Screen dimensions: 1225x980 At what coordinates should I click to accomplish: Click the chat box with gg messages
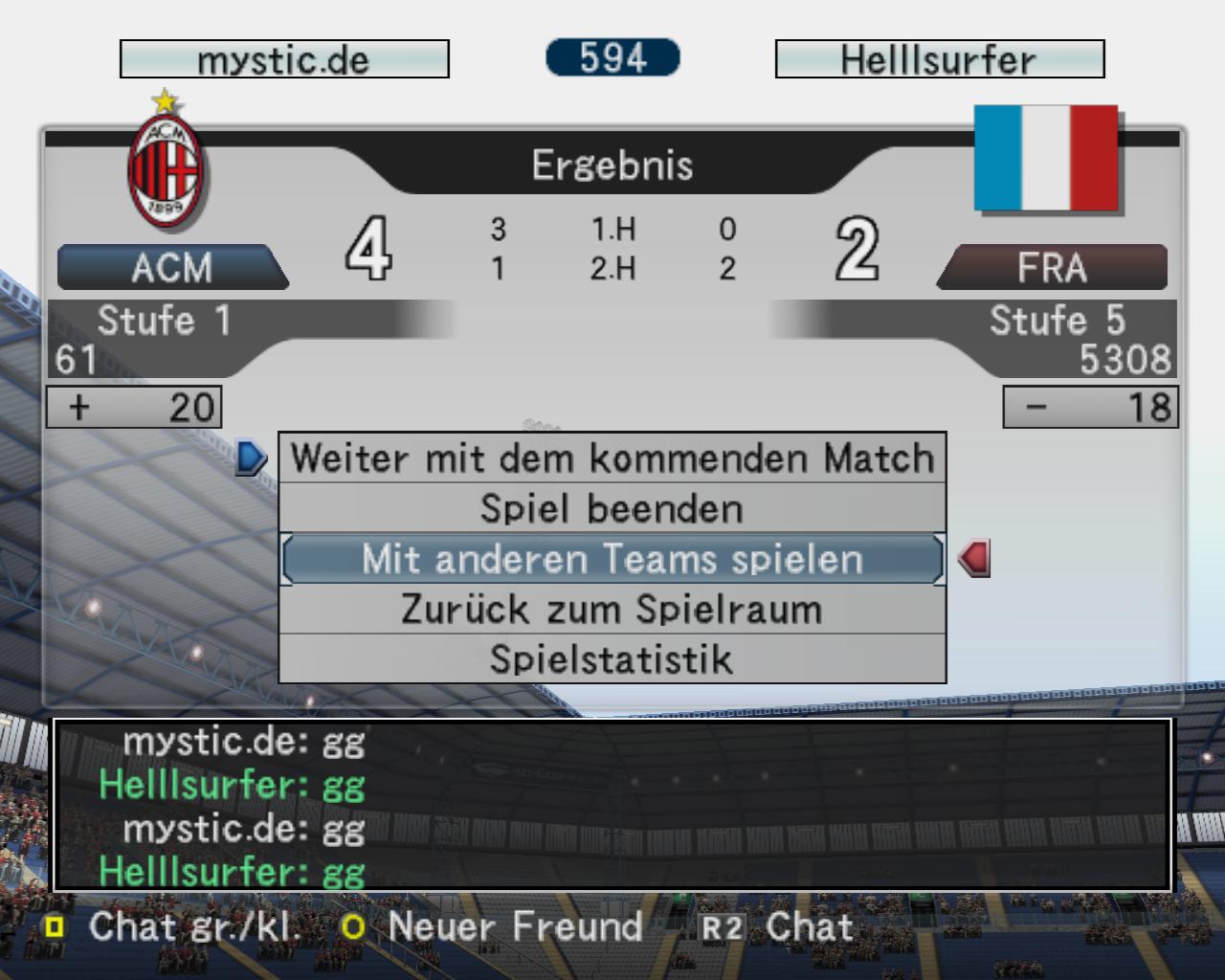tap(612, 805)
